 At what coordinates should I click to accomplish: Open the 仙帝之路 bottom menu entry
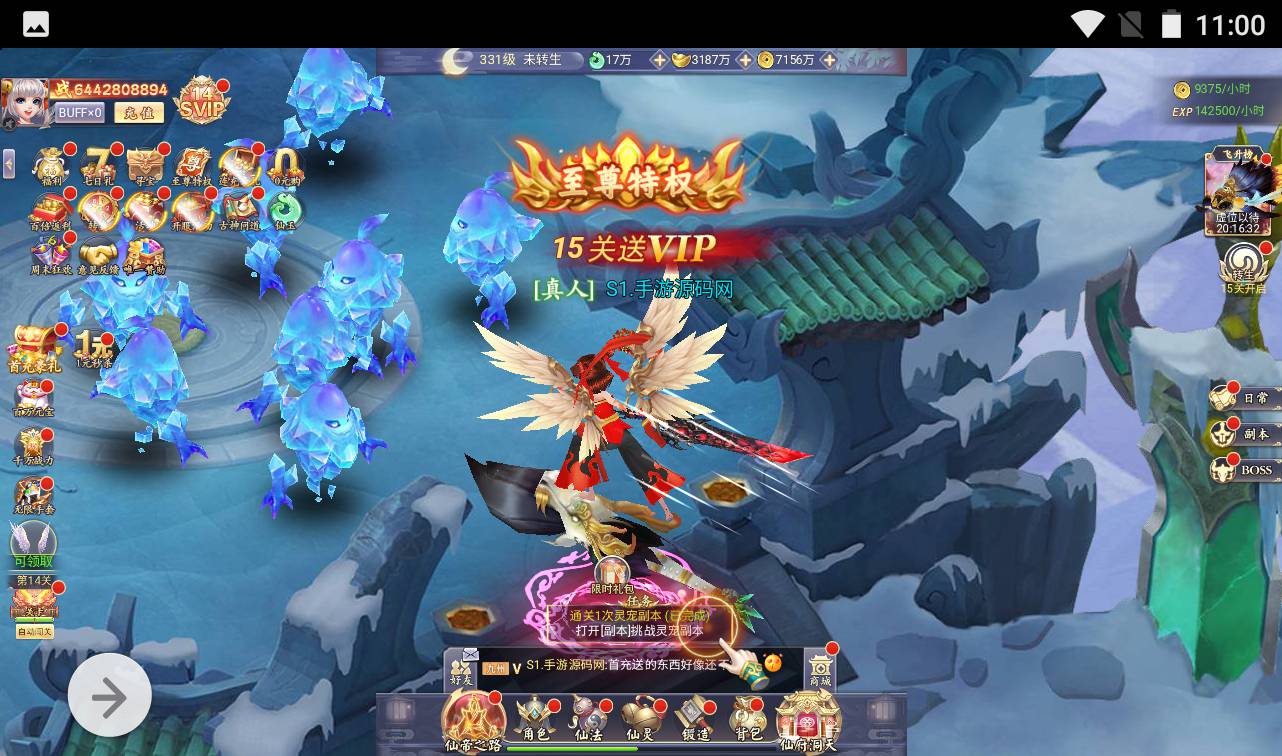pos(472,720)
